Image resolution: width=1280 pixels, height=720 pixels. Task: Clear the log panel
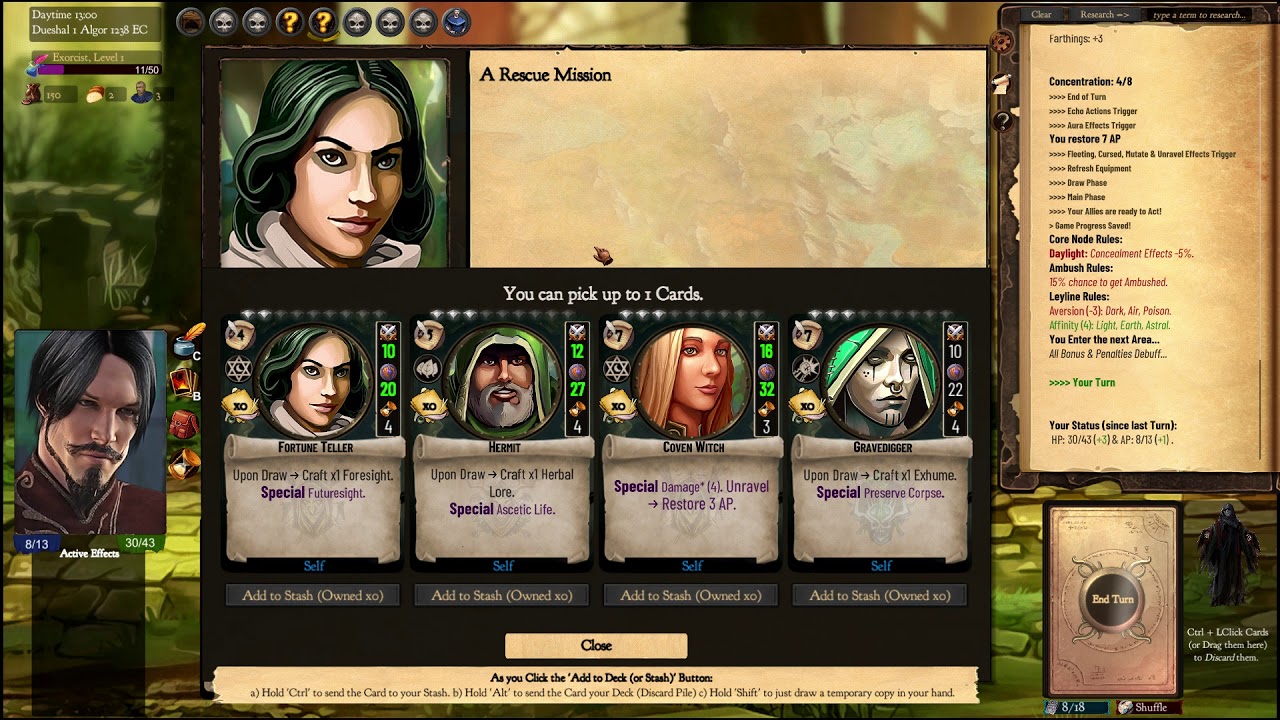1041,15
